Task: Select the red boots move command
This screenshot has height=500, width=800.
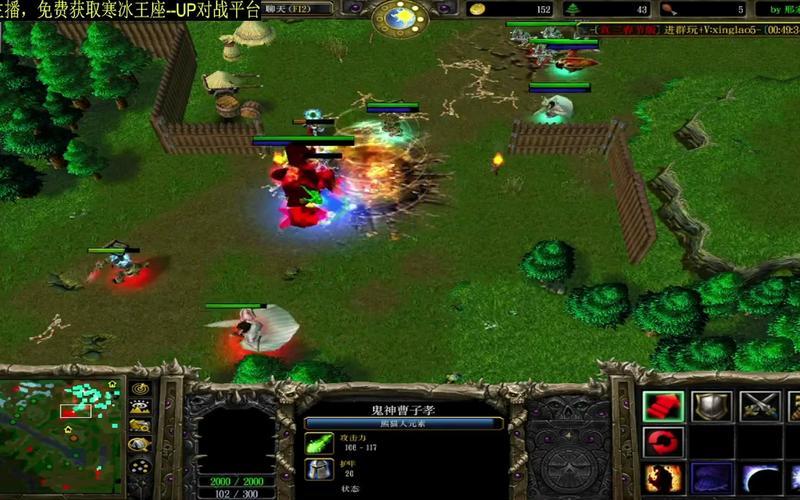Action: click(x=662, y=406)
